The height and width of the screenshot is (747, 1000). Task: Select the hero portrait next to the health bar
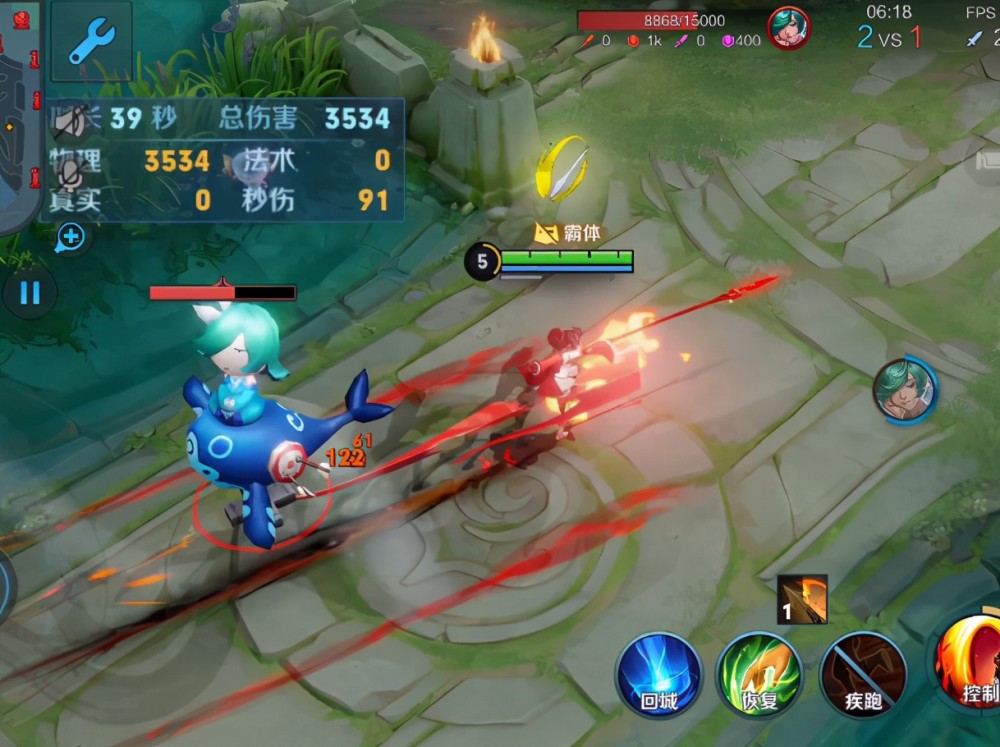point(788,27)
